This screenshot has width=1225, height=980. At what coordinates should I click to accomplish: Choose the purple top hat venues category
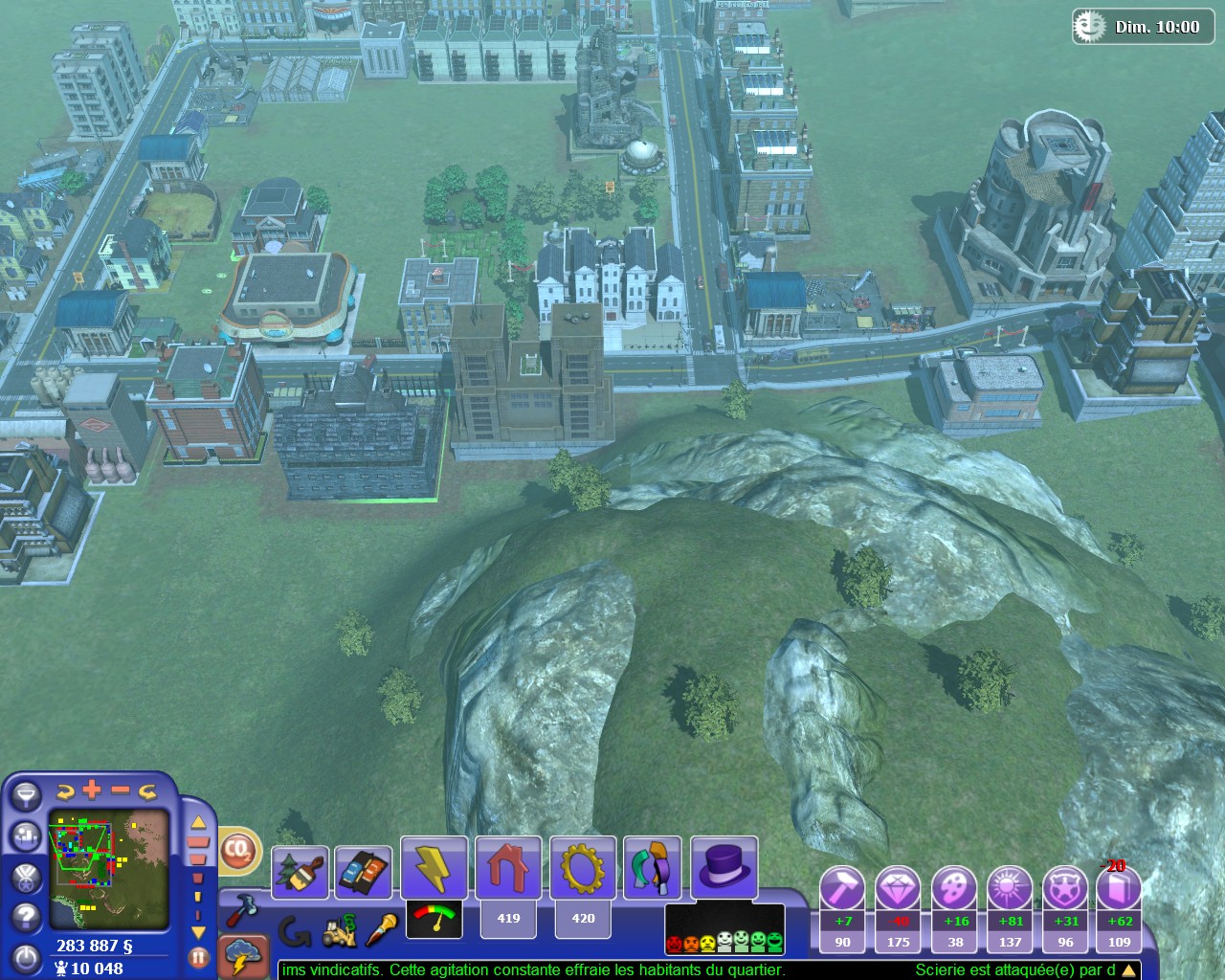(724, 867)
